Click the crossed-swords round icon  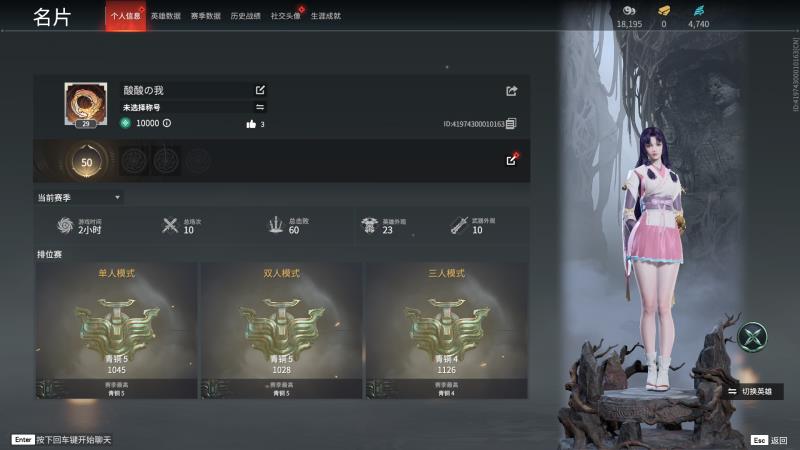point(752,337)
